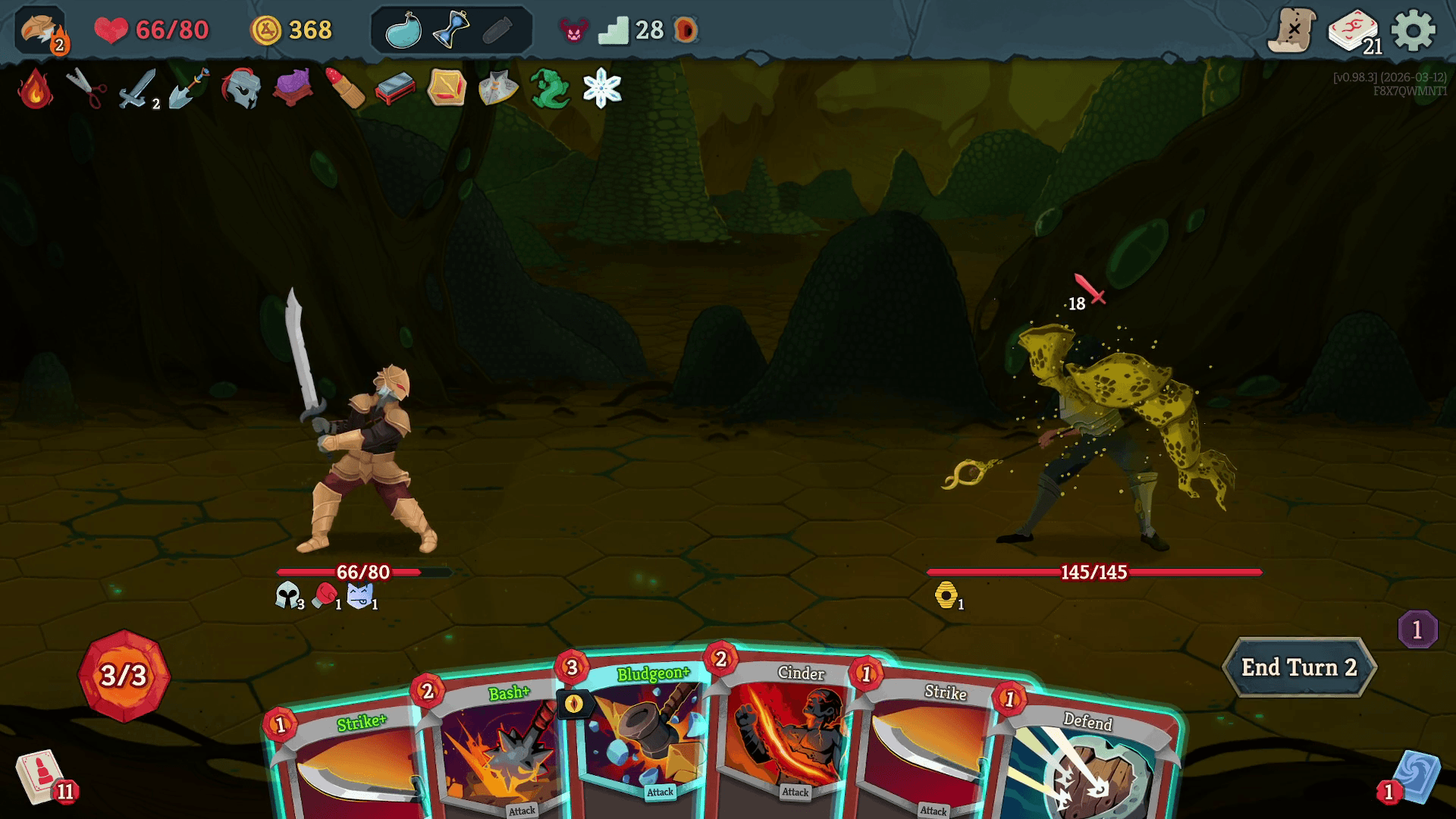Screen dimensions: 1456x819
Task: Inspect the red lipstick relic
Action: point(344,89)
